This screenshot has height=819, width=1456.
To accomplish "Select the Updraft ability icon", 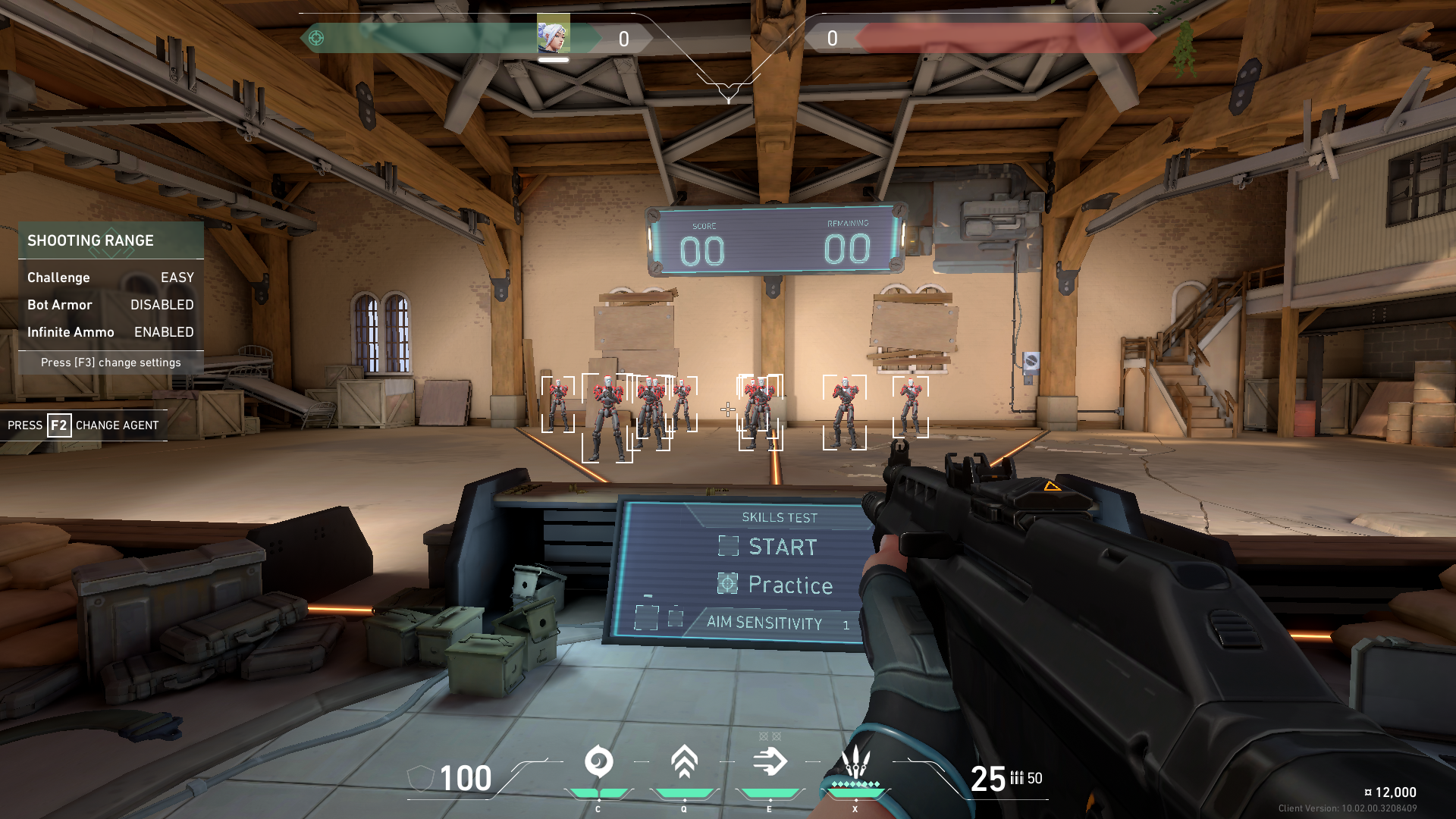I will coord(684,761).
